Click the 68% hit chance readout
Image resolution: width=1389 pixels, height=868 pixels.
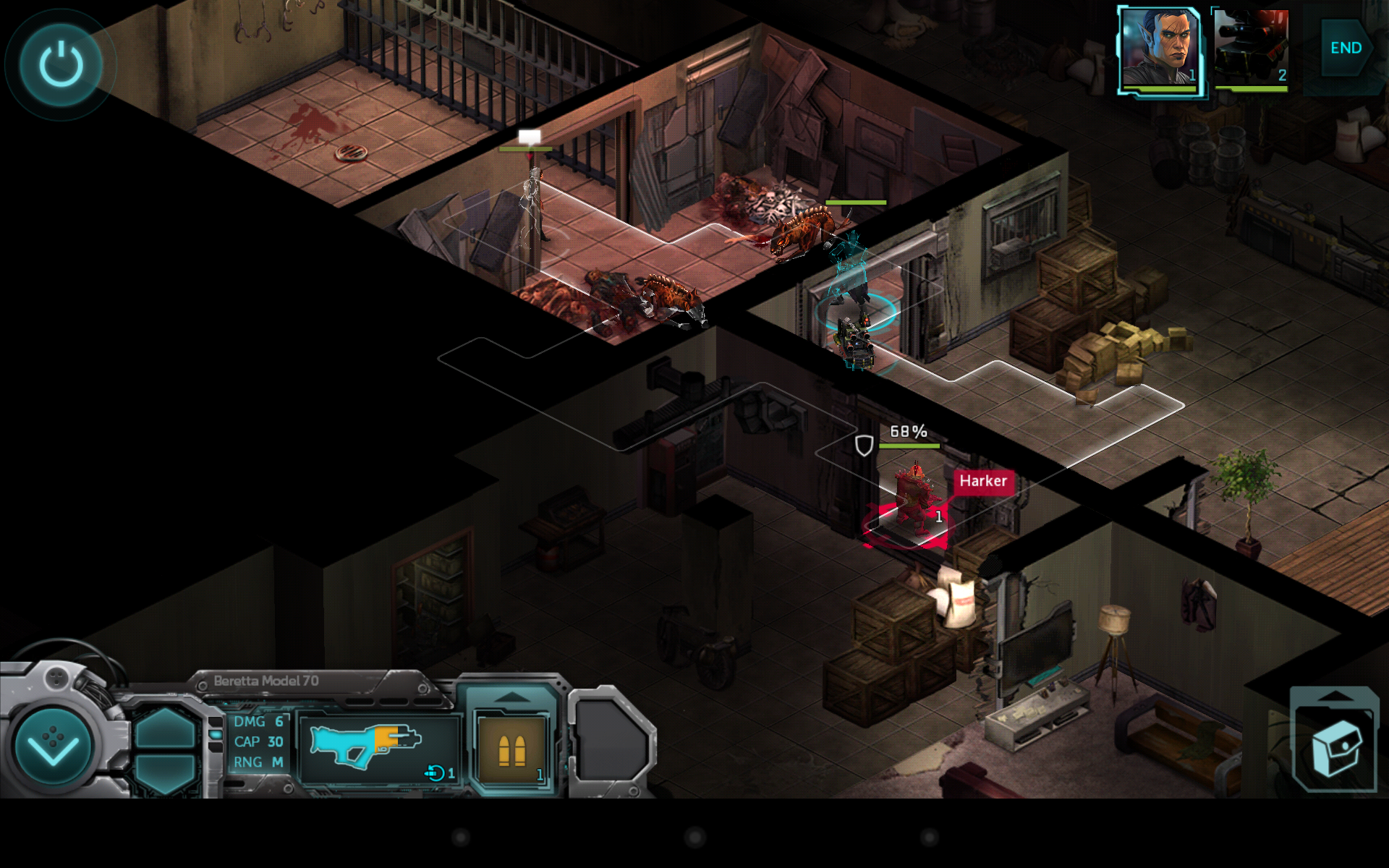[x=907, y=432]
